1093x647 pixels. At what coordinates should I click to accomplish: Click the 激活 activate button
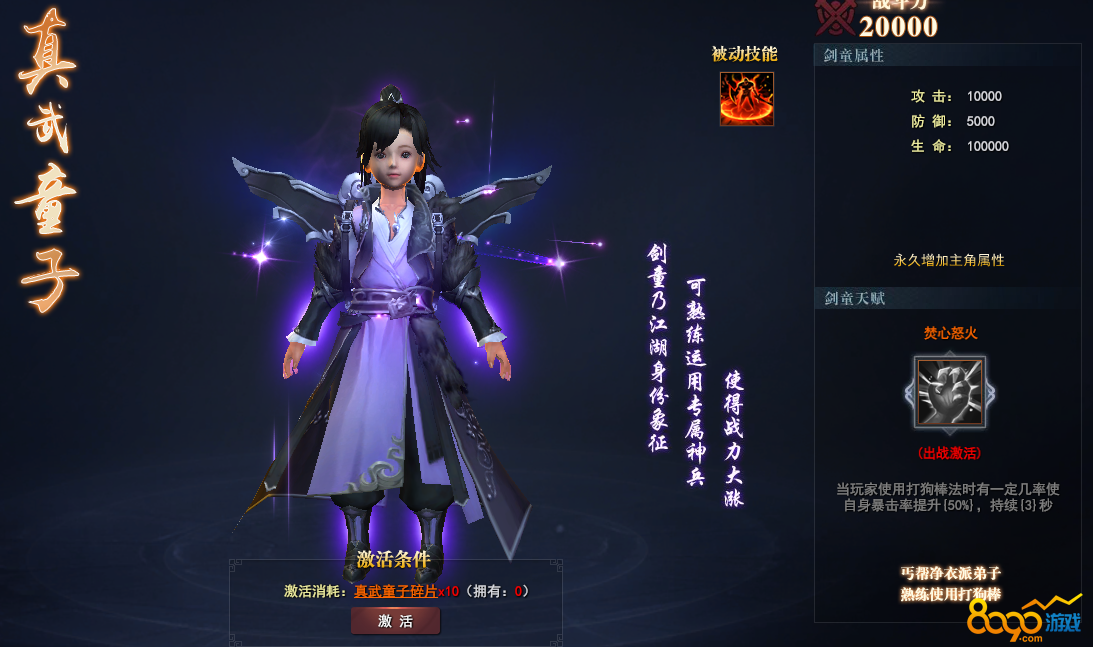point(395,621)
